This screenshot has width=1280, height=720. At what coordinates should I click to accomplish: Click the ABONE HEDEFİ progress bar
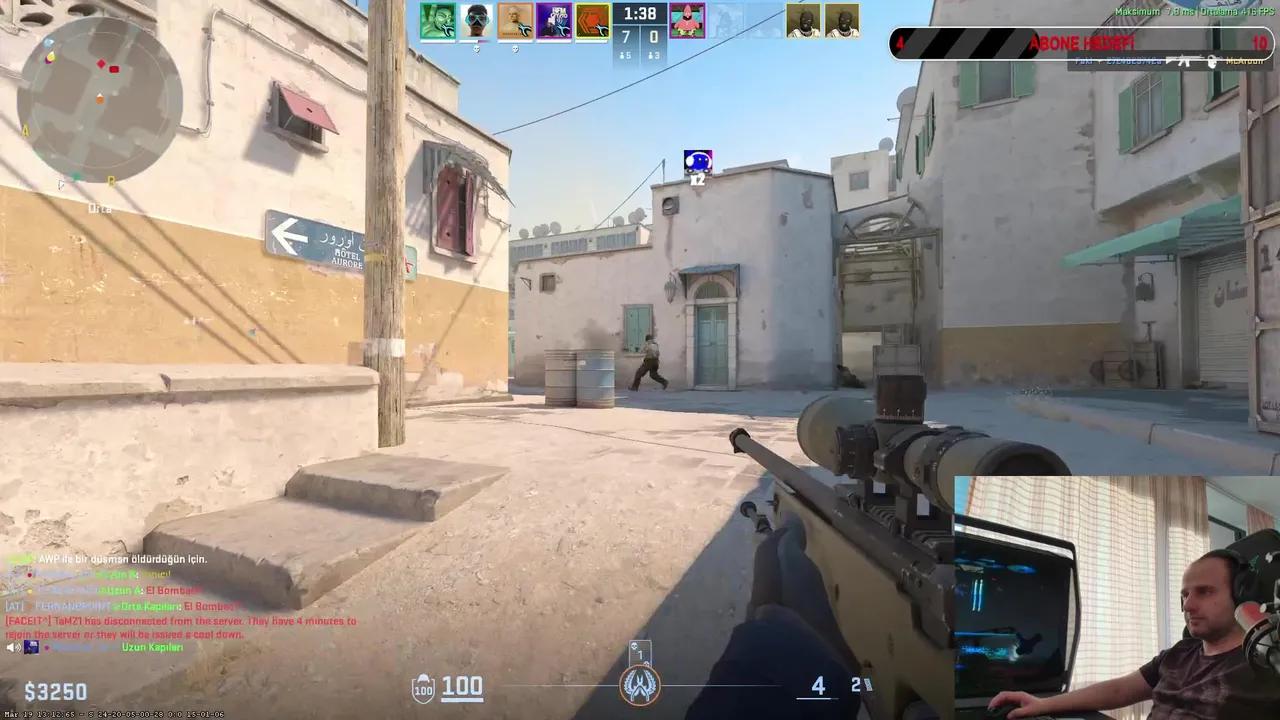point(1075,43)
